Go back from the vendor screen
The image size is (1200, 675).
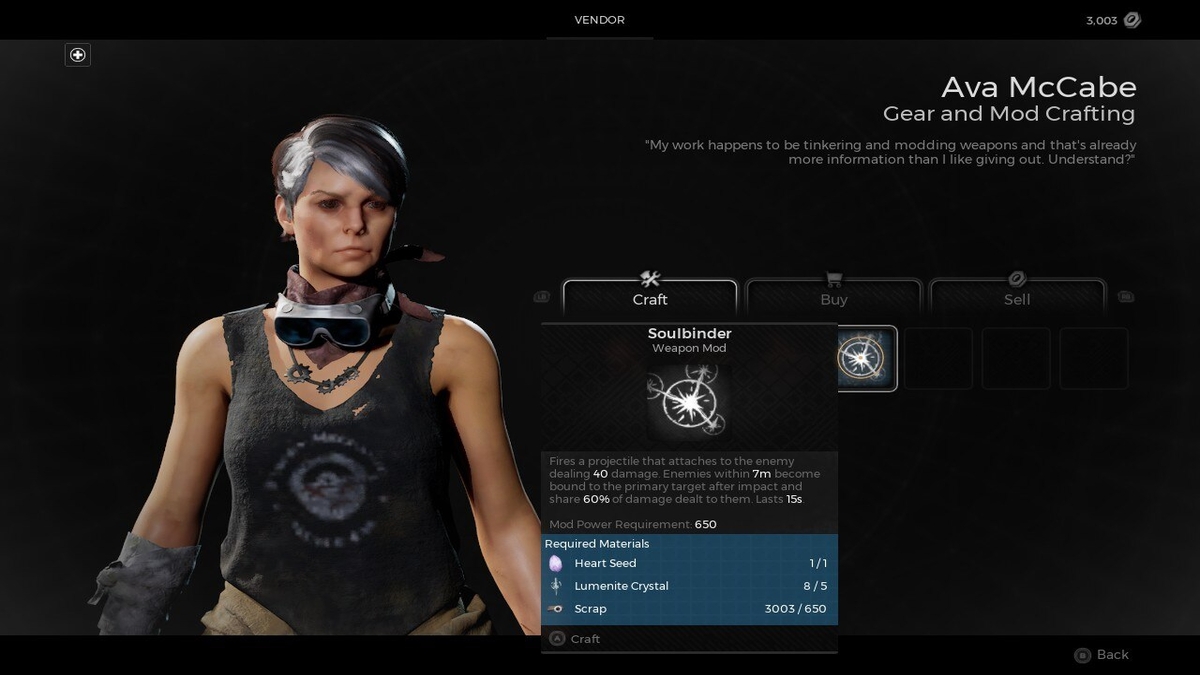[1101, 654]
